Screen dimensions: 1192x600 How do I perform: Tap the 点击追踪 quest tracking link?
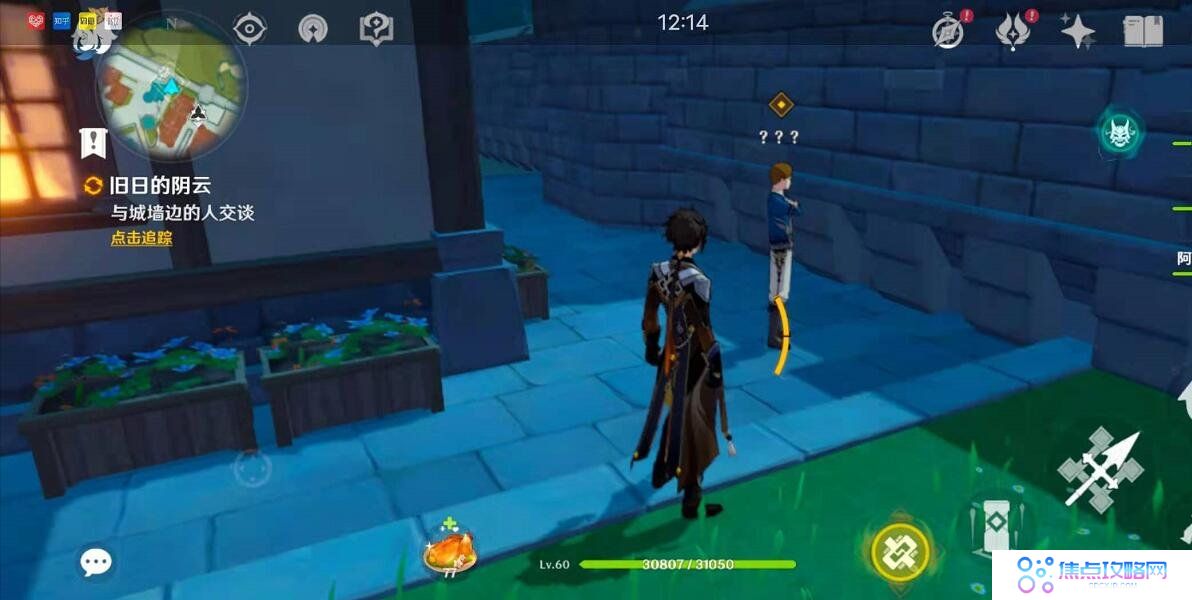pos(141,238)
